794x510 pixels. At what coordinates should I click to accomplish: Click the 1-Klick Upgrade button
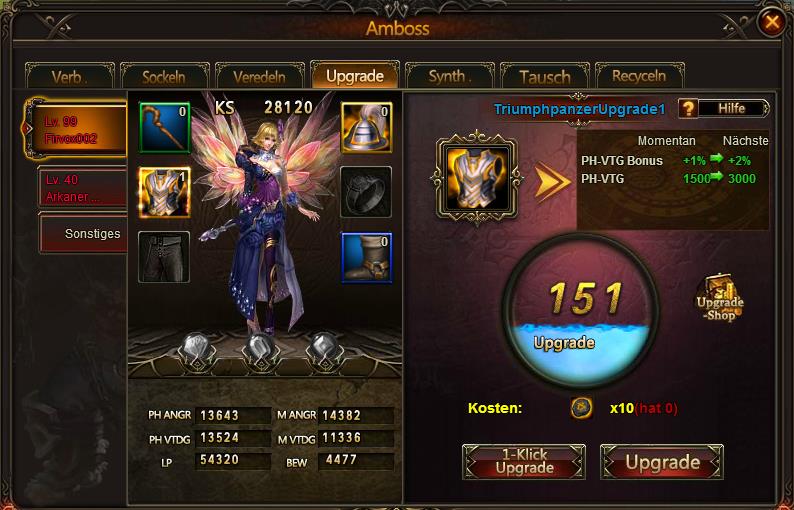[x=524, y=462]
